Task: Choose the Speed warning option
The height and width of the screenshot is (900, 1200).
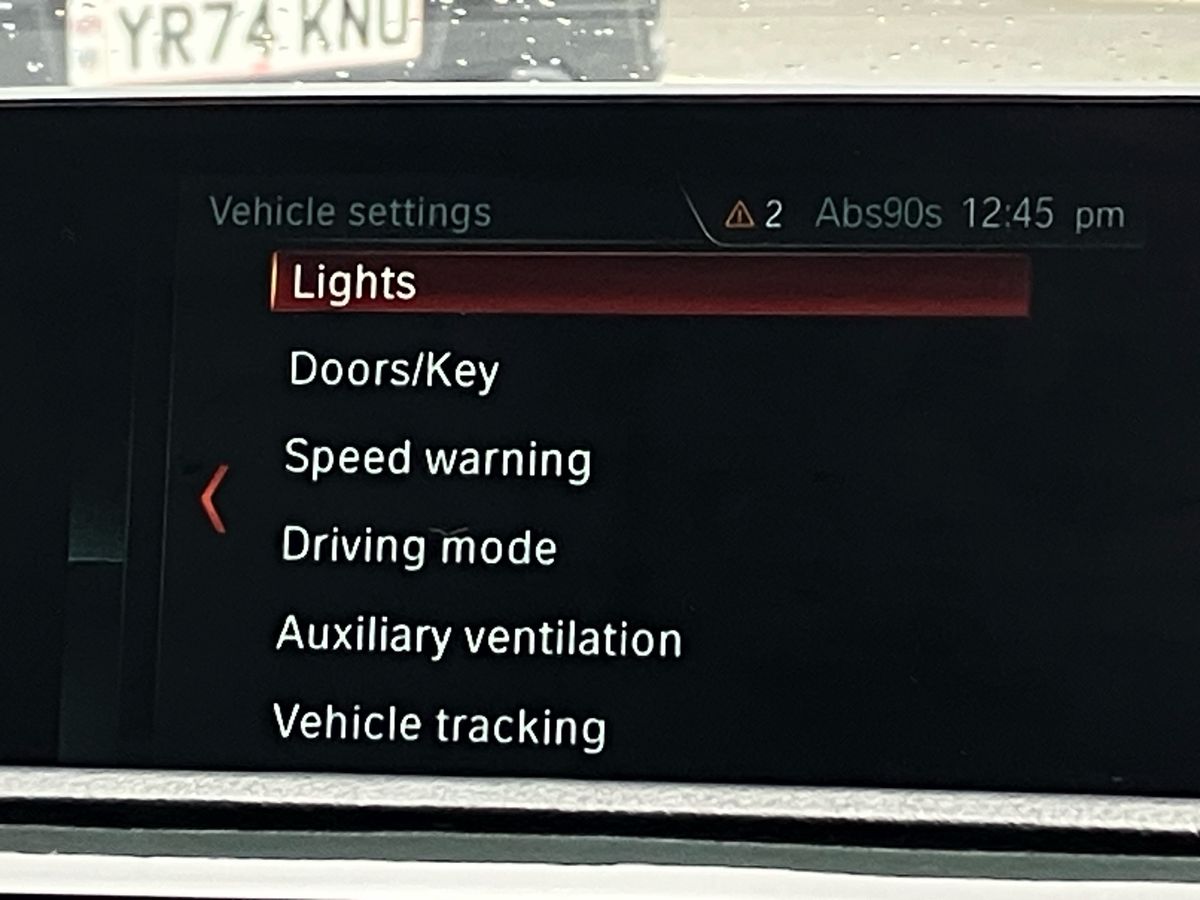Action: pyautogui.click(x=437, y=459)
